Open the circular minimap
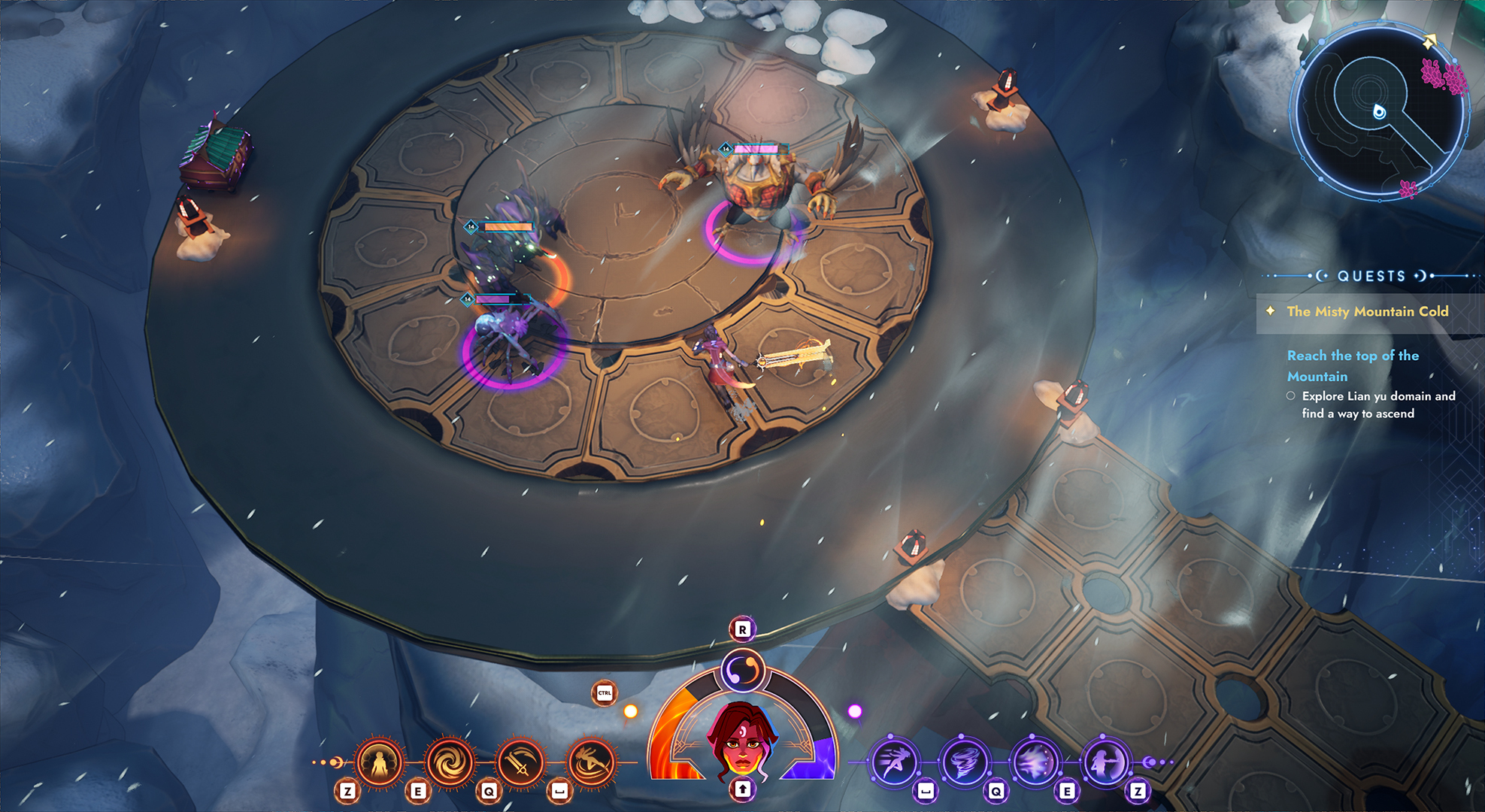1485x812 pixels. [1380, 111]
